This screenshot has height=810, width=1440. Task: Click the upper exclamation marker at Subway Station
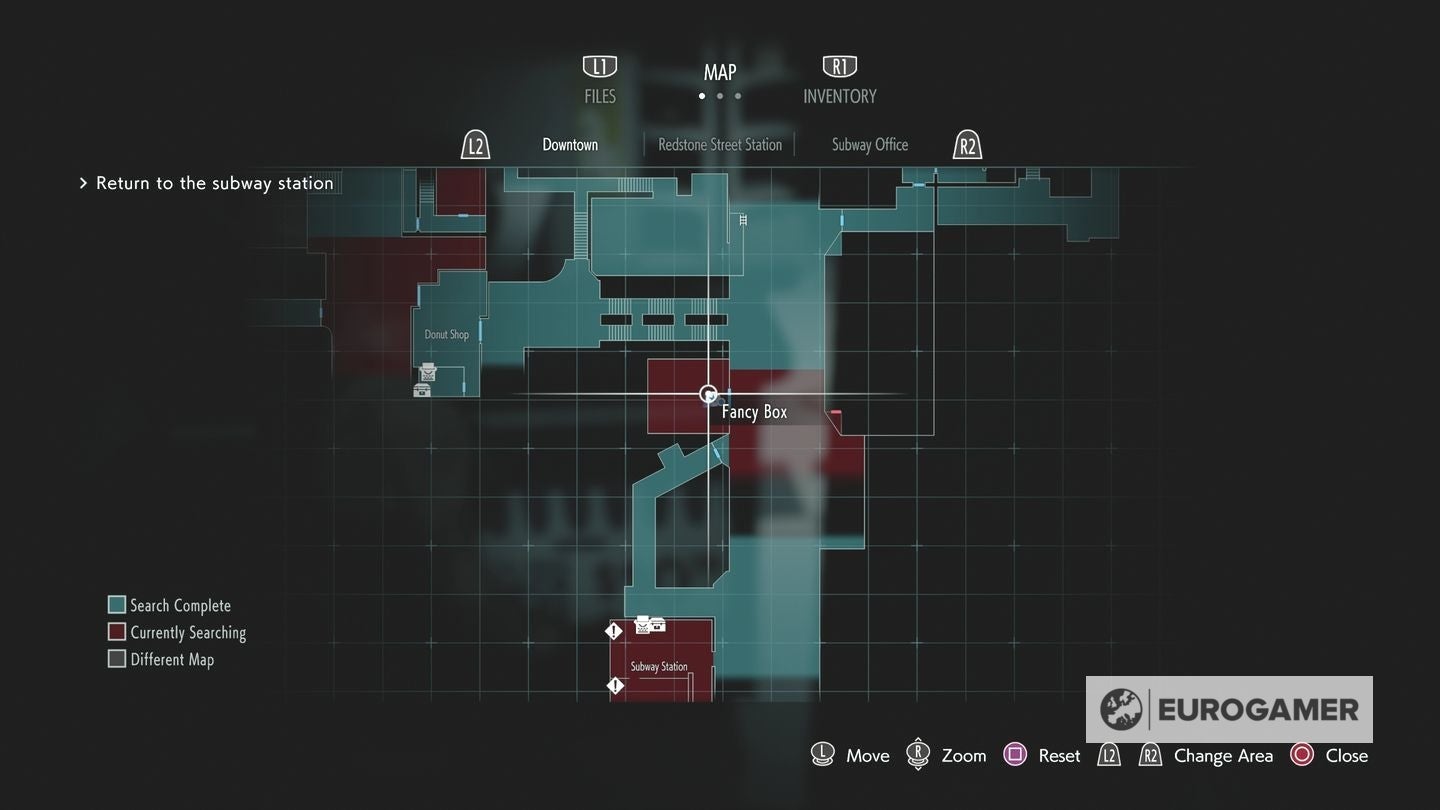pos(613,630)
